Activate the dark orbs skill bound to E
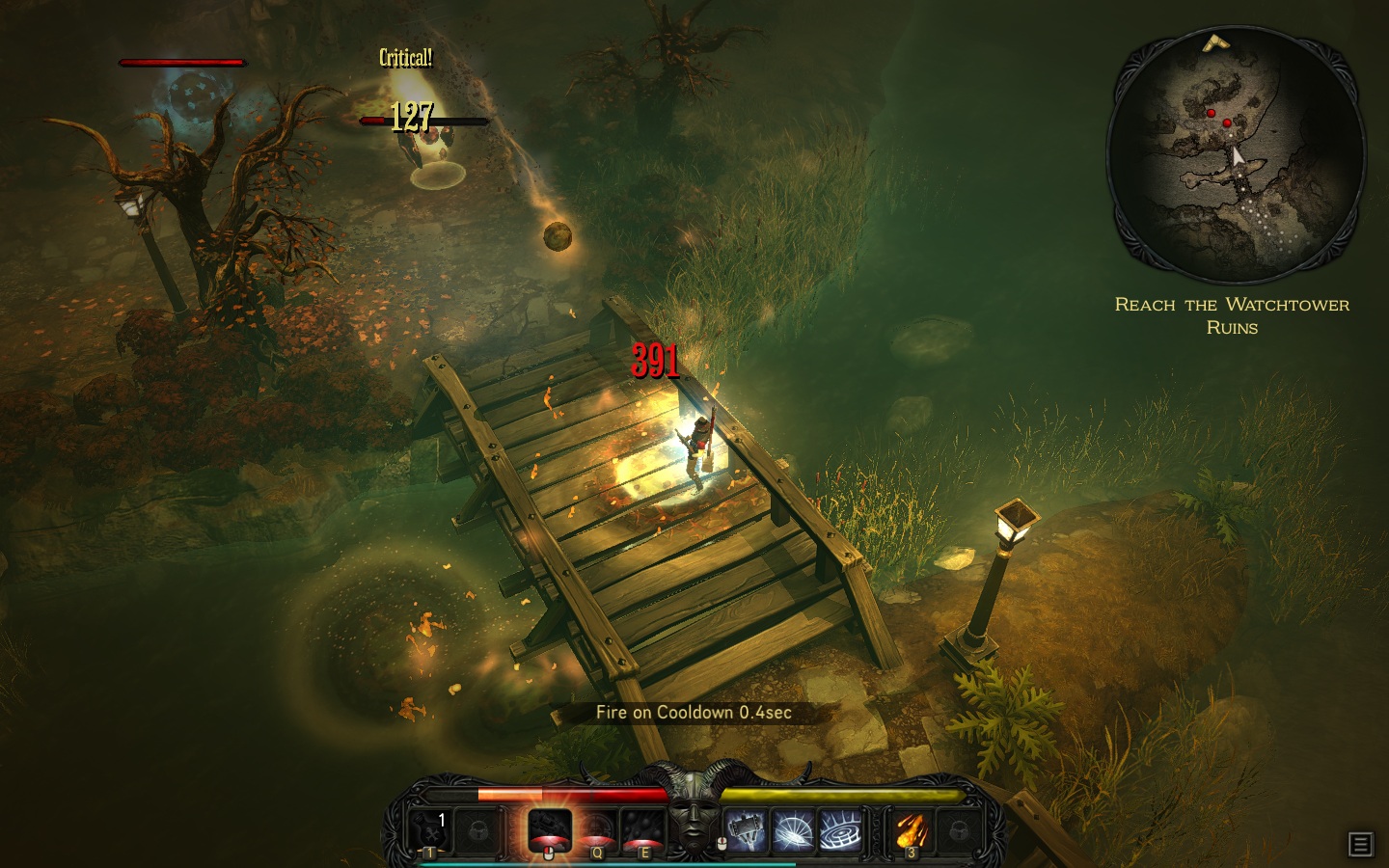Viewport: 1389px width, 868px height. click(643, 829)
